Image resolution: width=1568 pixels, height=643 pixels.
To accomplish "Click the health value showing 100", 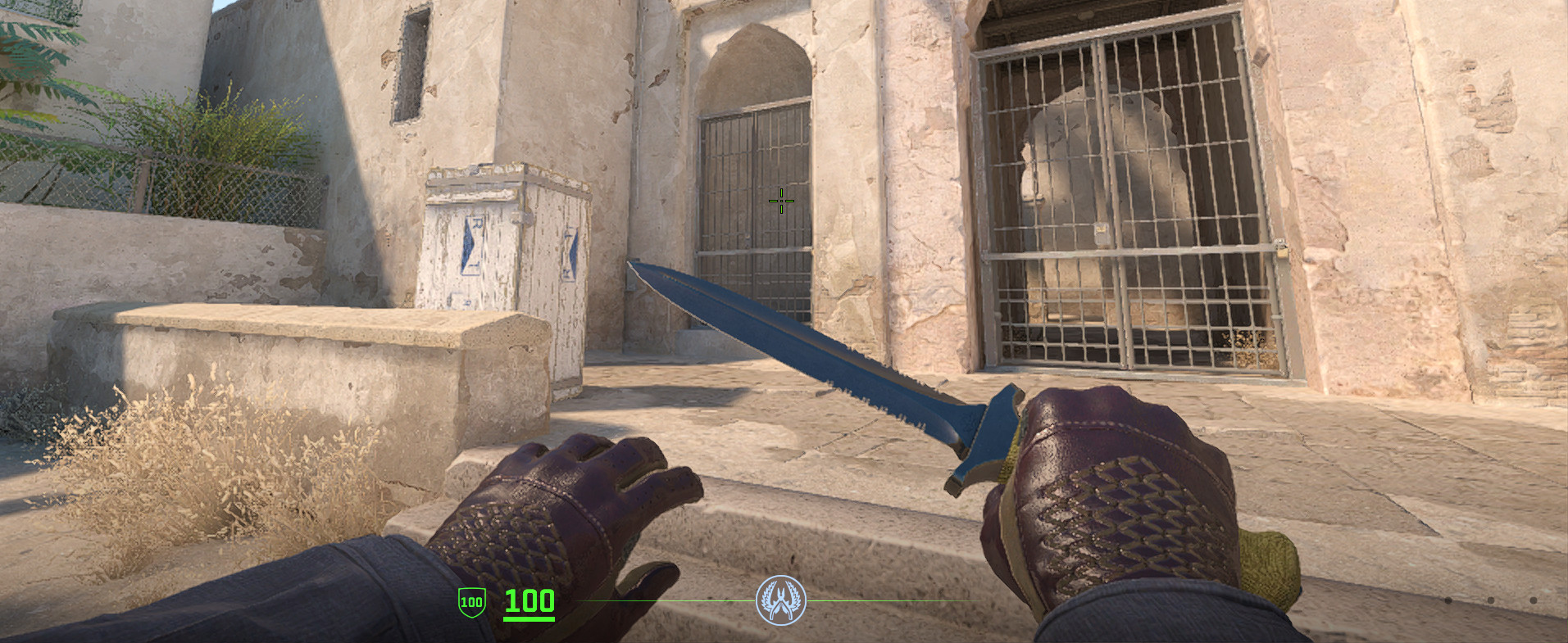I will (x=528, y=599).
